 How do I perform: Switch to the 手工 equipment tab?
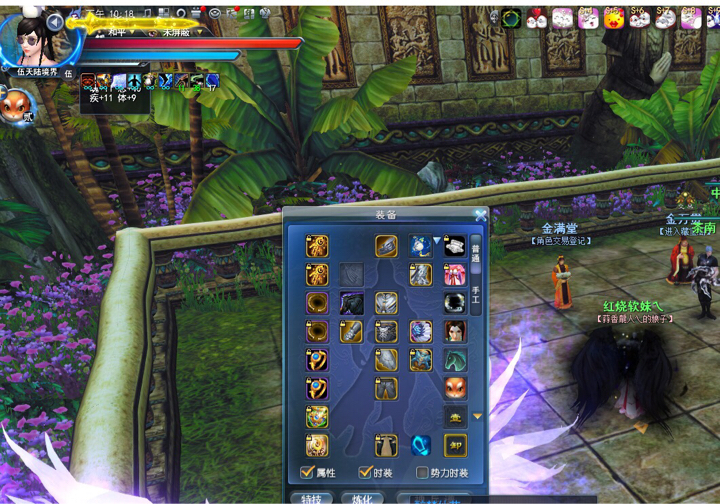pos(476,294)
